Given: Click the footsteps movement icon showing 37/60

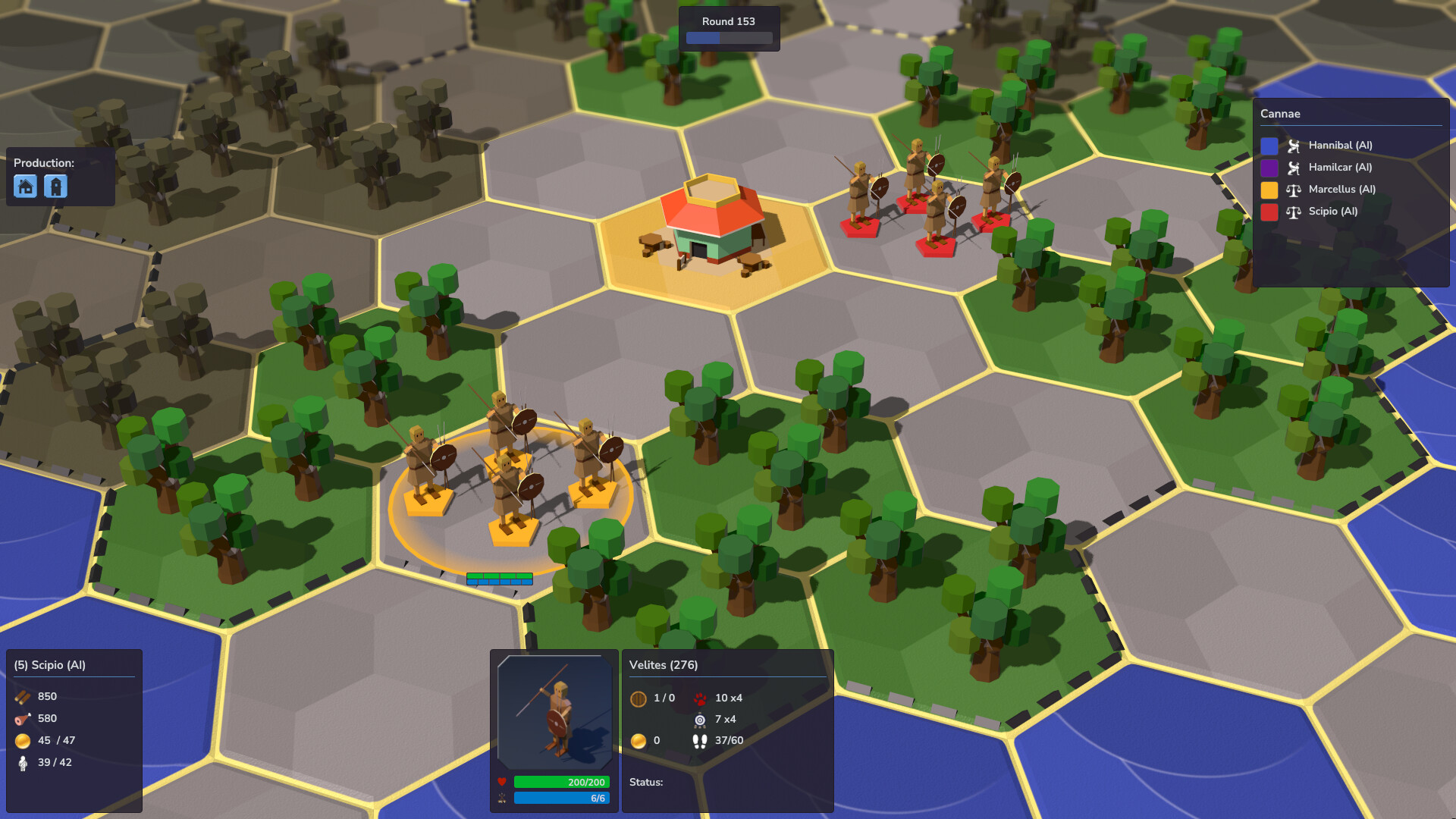Looking at the screenshot, I should (x=699, y=742).
